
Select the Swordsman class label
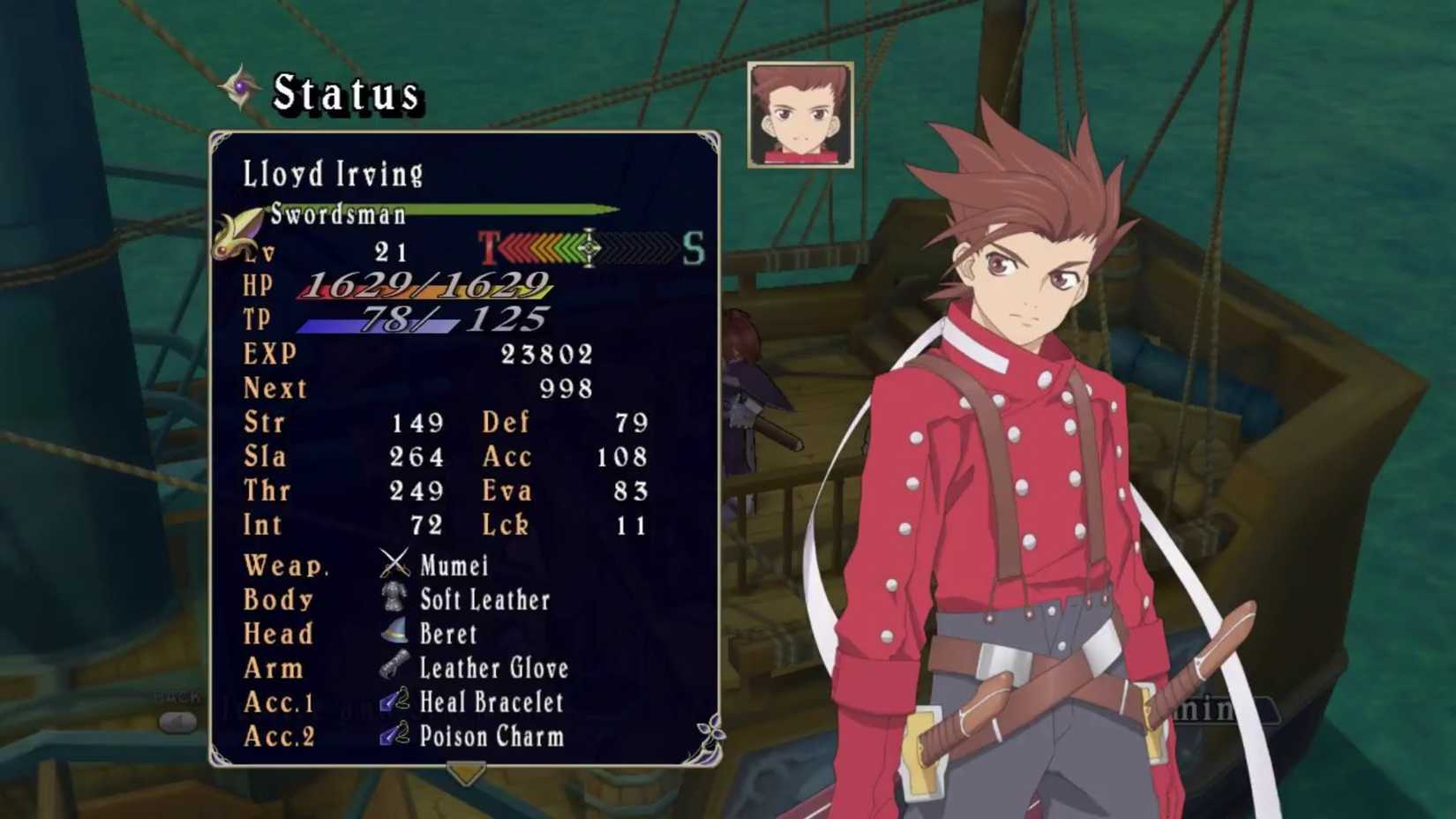click(338, 214)
